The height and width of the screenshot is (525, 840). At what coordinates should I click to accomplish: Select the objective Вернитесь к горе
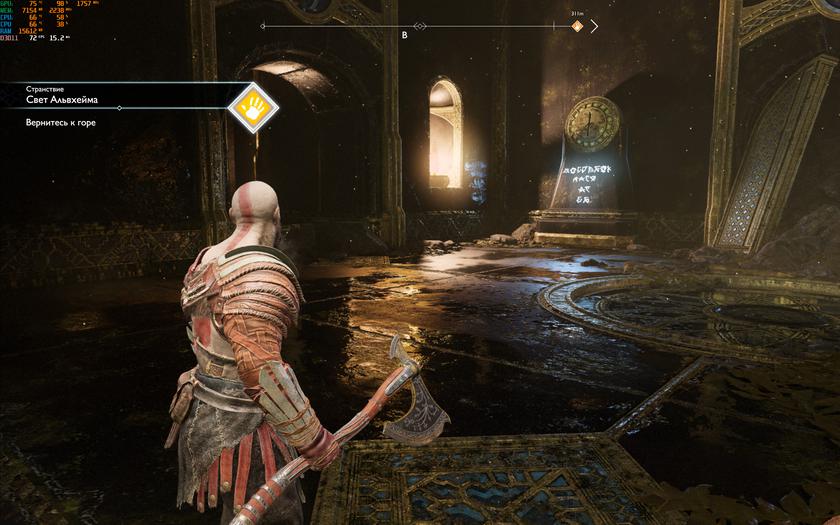[x=62, y=122]
